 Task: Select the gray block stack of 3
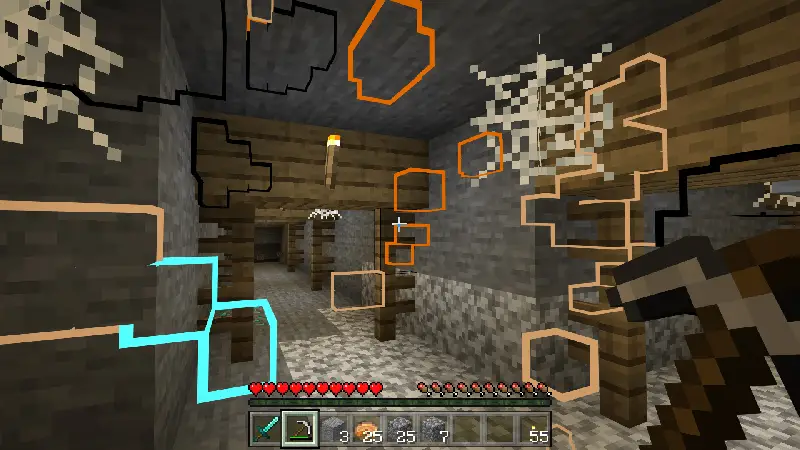pyautogui.click(x=334, y=430)
